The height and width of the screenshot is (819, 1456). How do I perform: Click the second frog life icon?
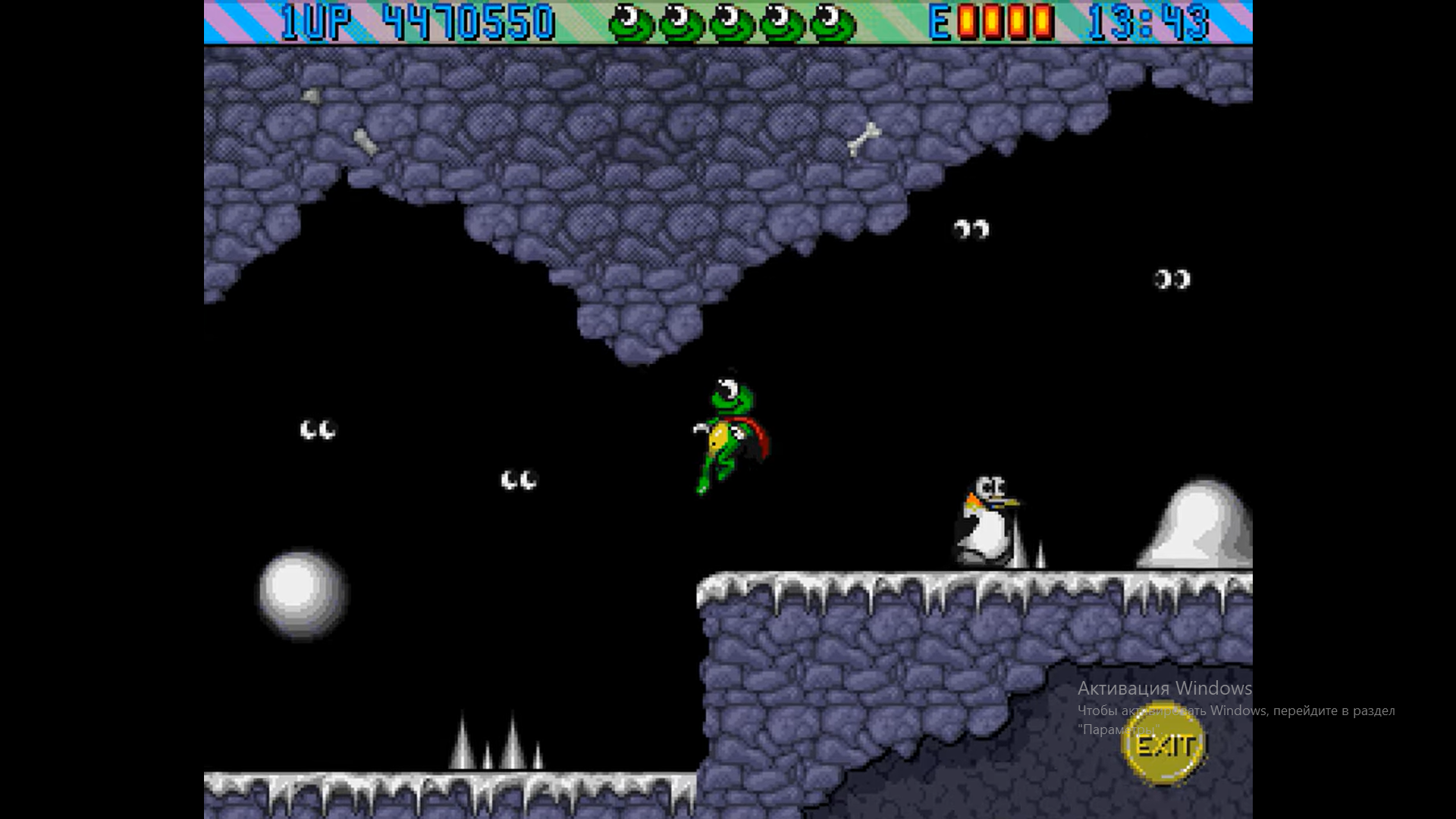[x=682, y=23]
